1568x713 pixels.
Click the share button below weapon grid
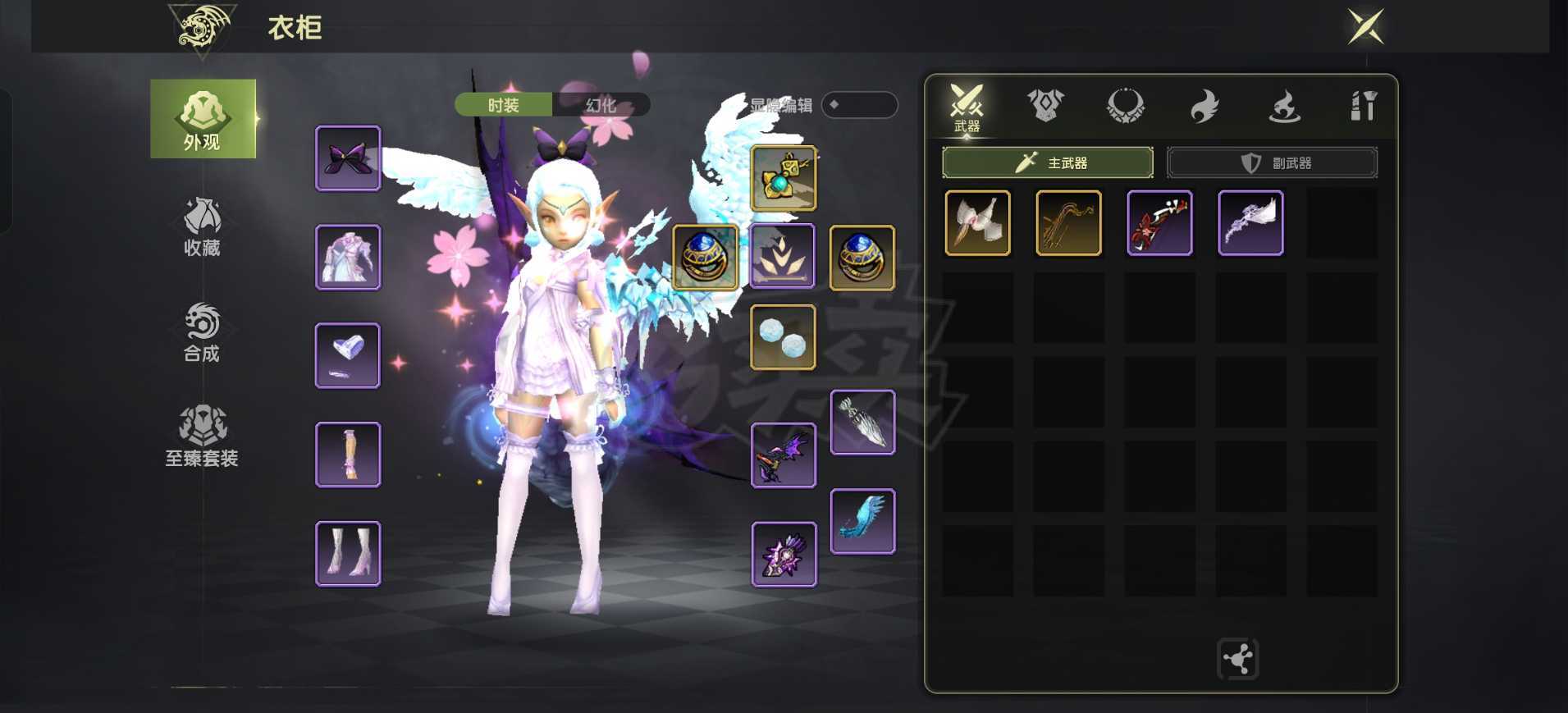click(1237, 659)
